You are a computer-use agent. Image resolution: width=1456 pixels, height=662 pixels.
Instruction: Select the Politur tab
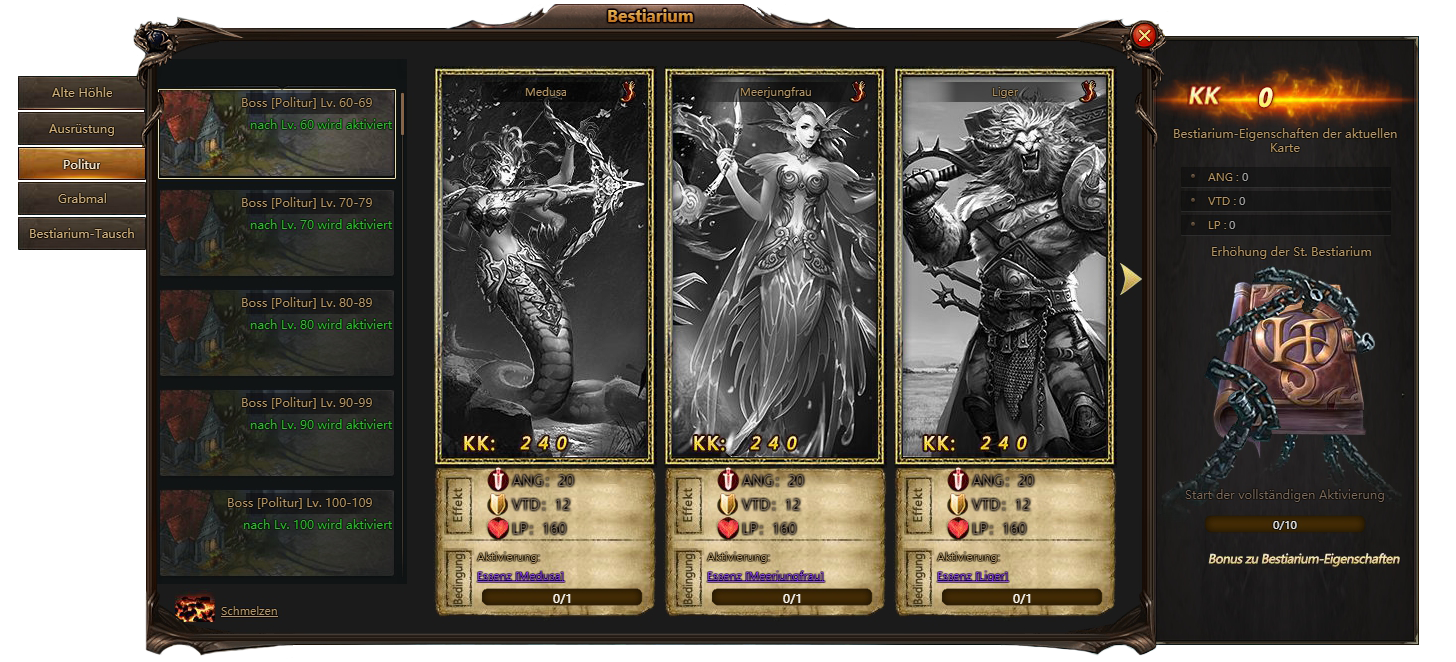coord(82,164)
